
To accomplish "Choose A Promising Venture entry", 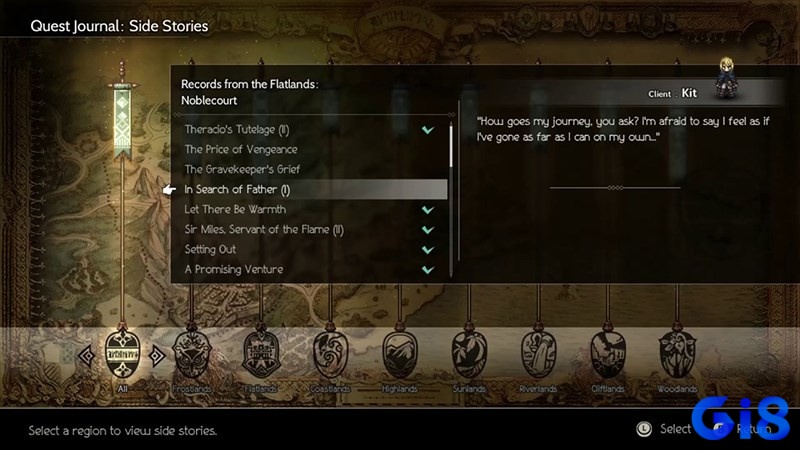I will click(x=234, y=270).
